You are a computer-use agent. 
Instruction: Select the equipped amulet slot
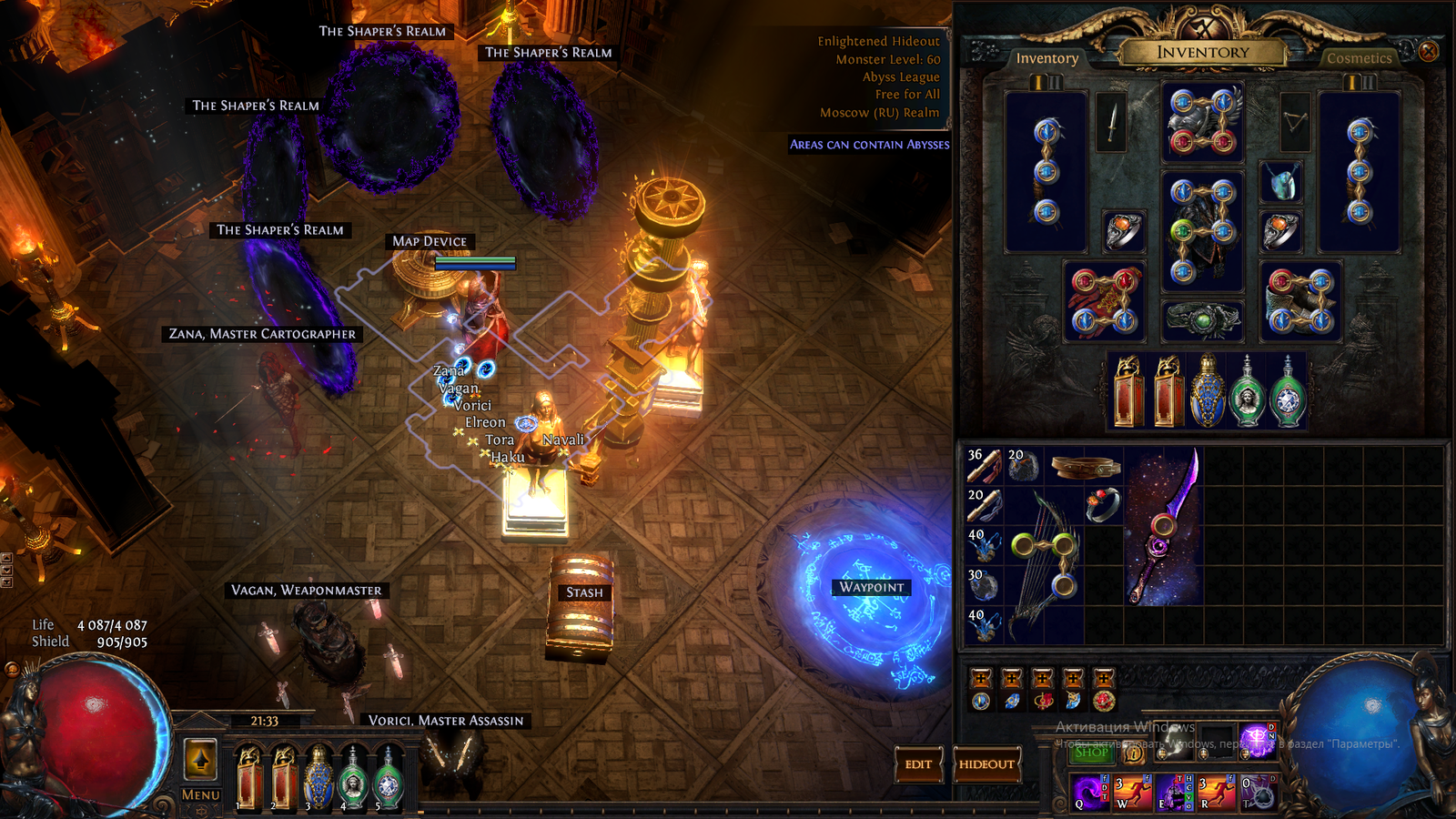point(1279,182)
